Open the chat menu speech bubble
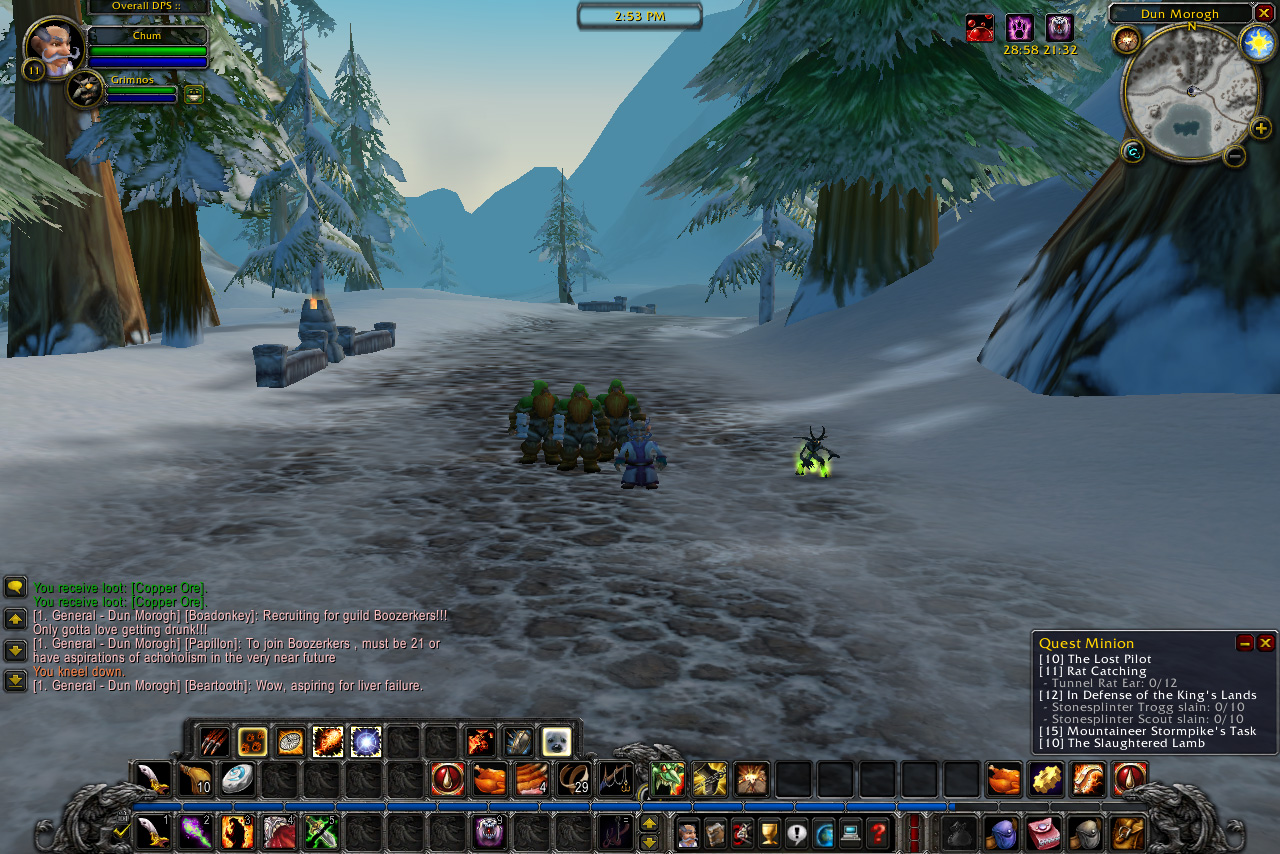 (x=15, y=586)
